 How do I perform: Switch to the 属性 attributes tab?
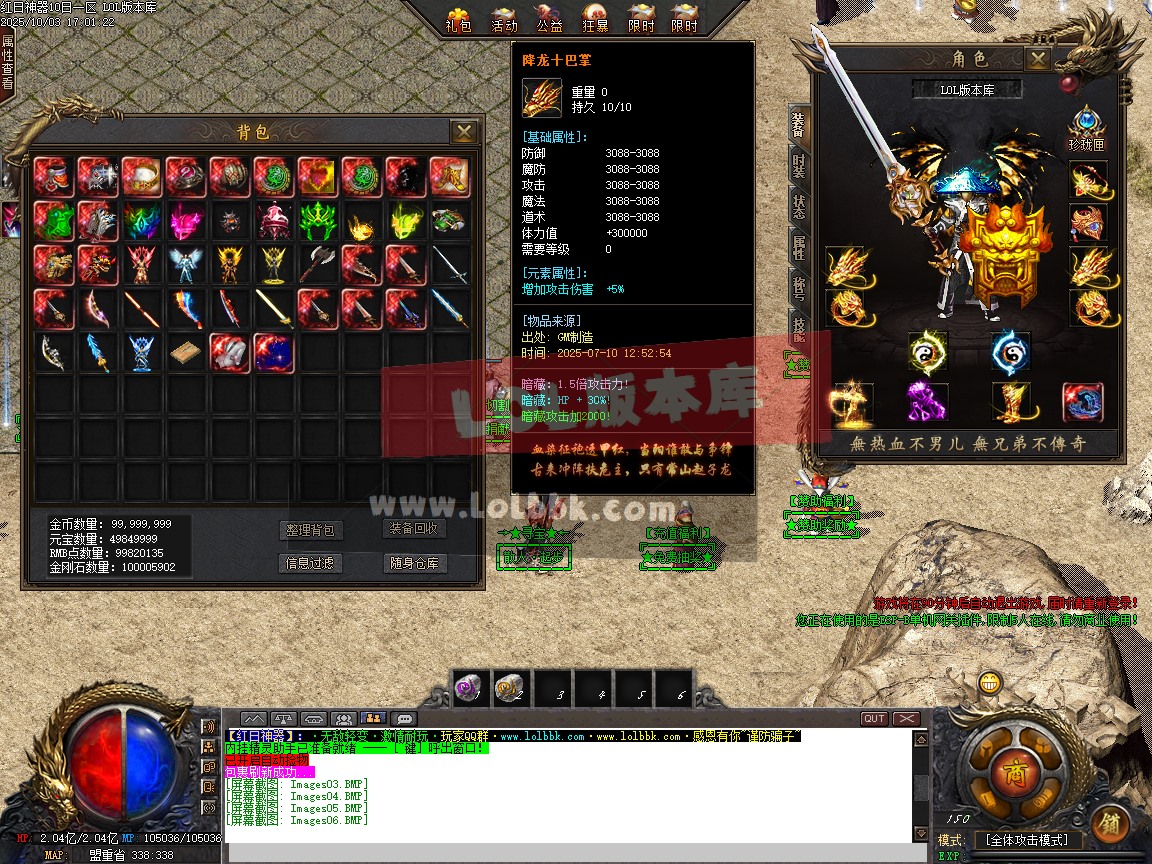click(x=799, y=248)
